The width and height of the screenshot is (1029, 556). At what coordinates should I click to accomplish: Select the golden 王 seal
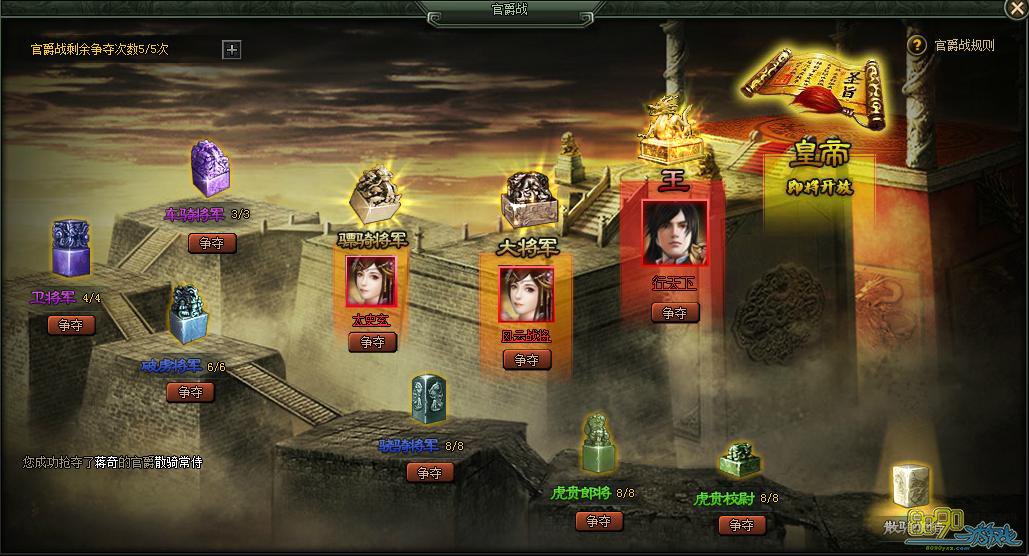pyautogui.click(x=668, y=134)
